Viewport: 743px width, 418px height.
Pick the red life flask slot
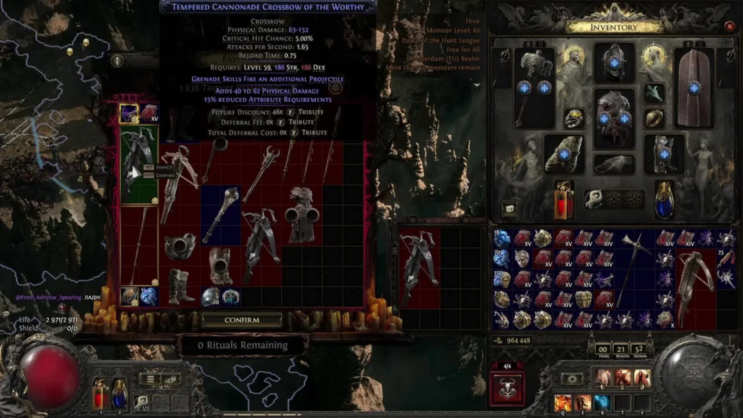click(x=563, y=200)
